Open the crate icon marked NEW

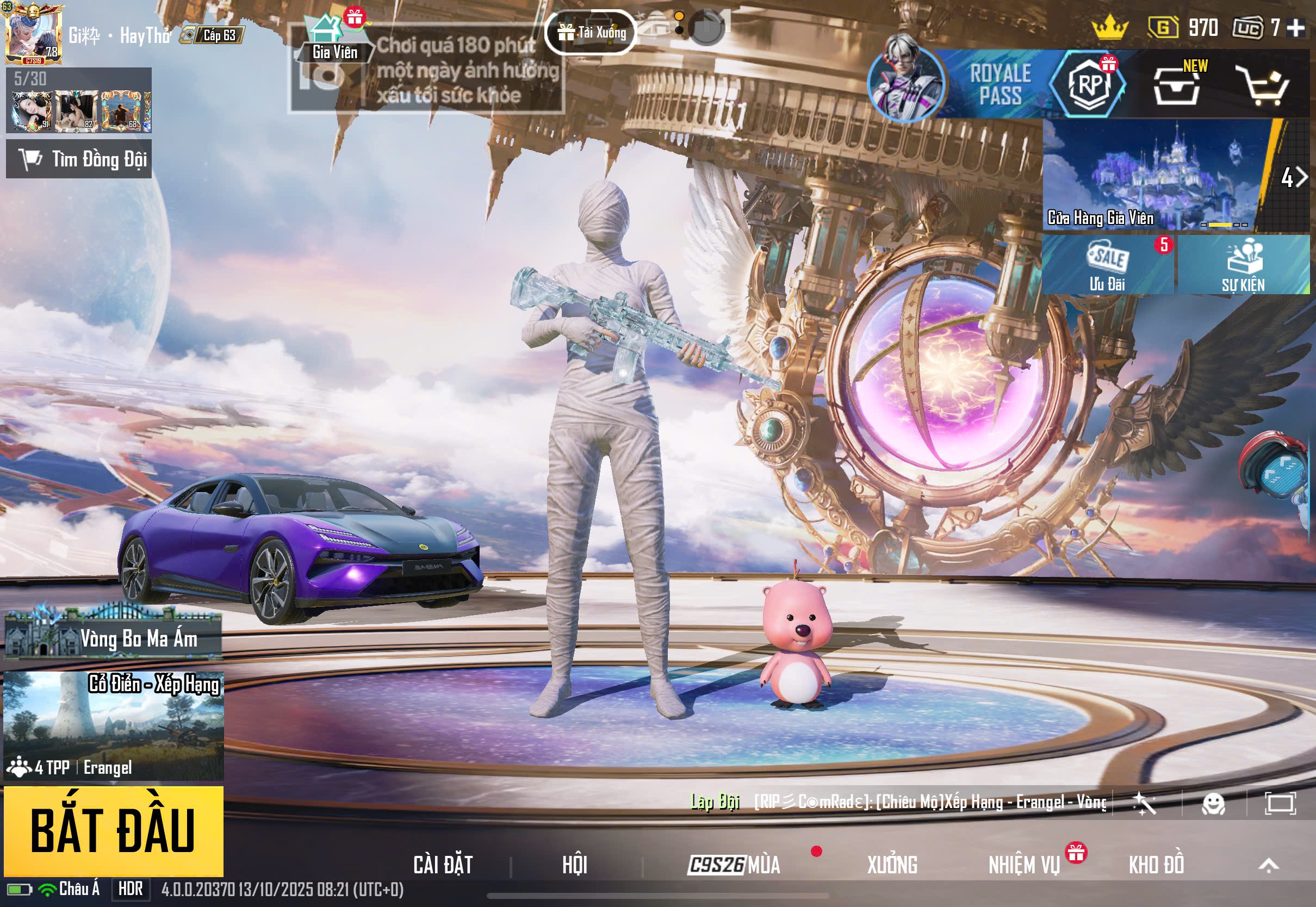pos(1176,85)
